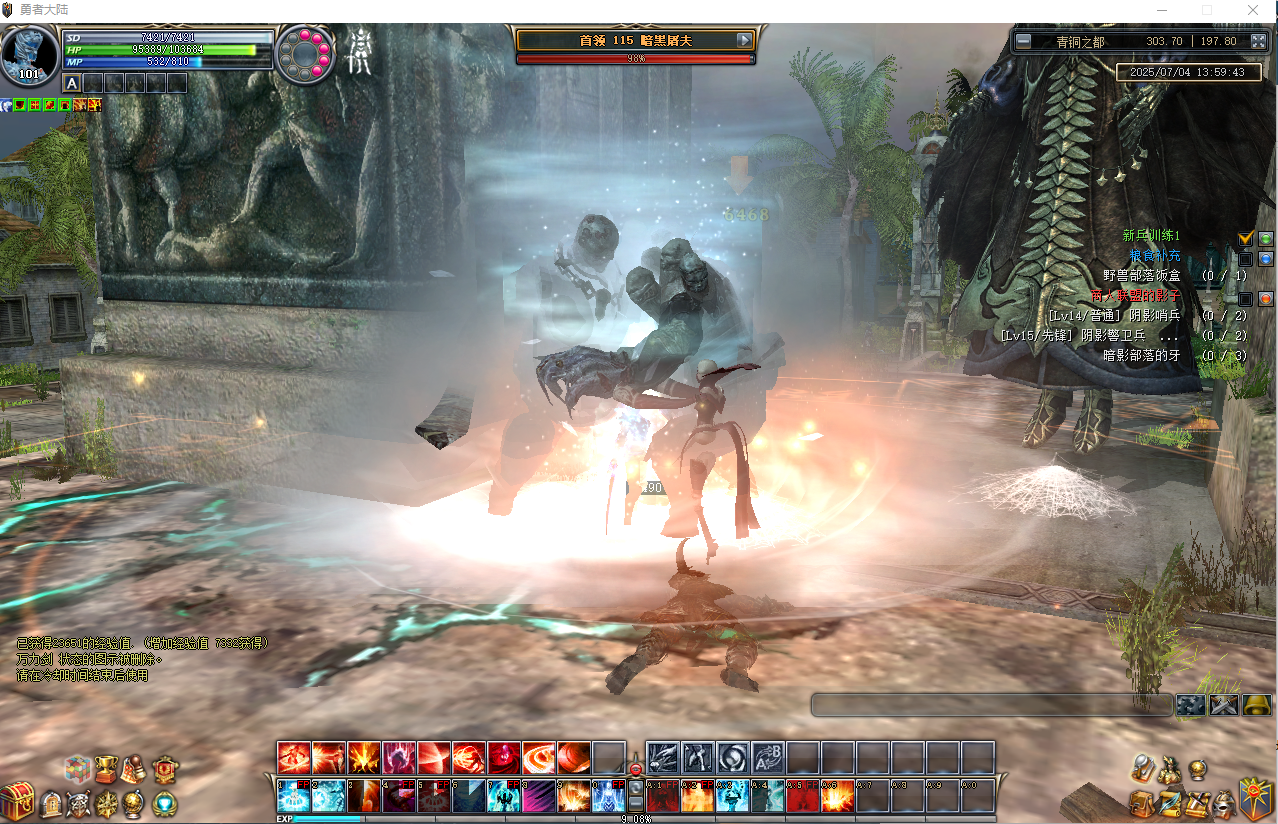Select the crossed swords chat icon

point(1223,705)
